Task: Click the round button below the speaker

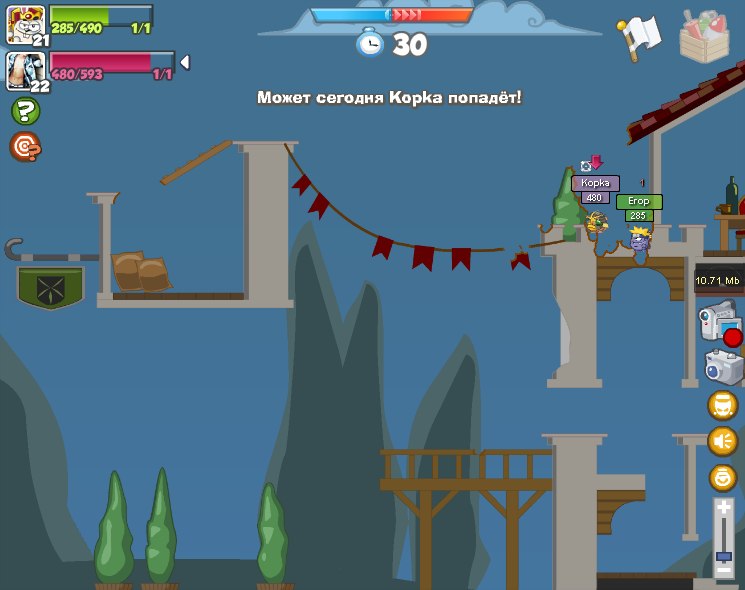Action: [x=723, y=477]
